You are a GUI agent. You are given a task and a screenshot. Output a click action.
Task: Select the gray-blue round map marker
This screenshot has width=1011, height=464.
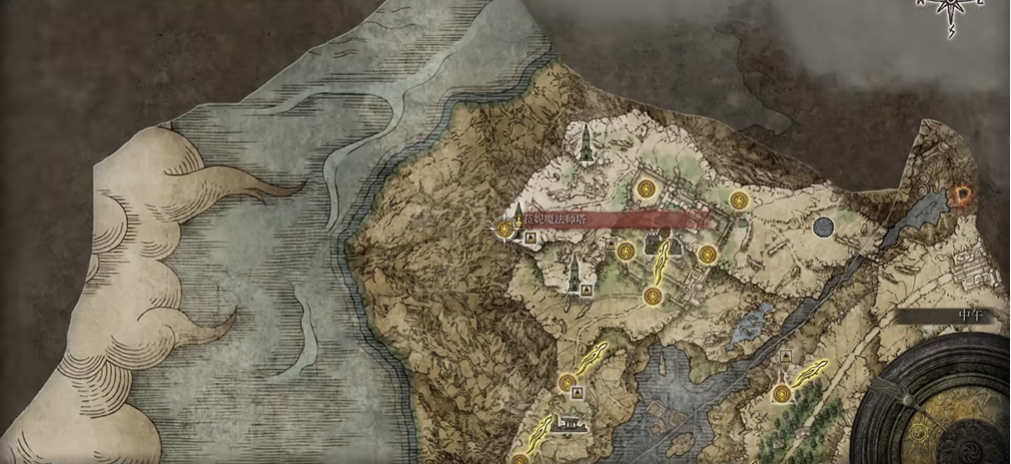coord(823,227)
